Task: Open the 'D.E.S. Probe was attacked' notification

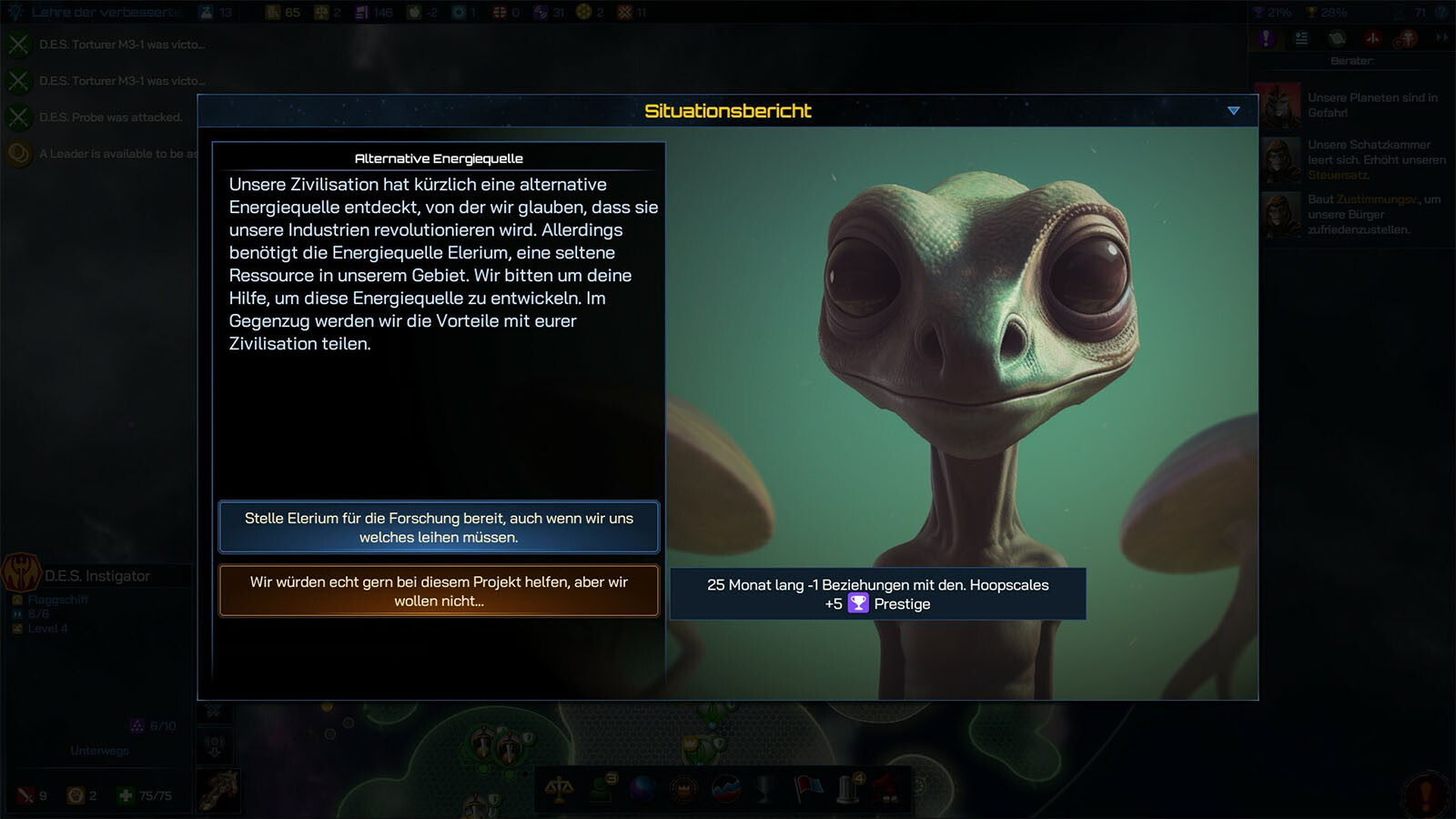Action: tap(110, 117)
